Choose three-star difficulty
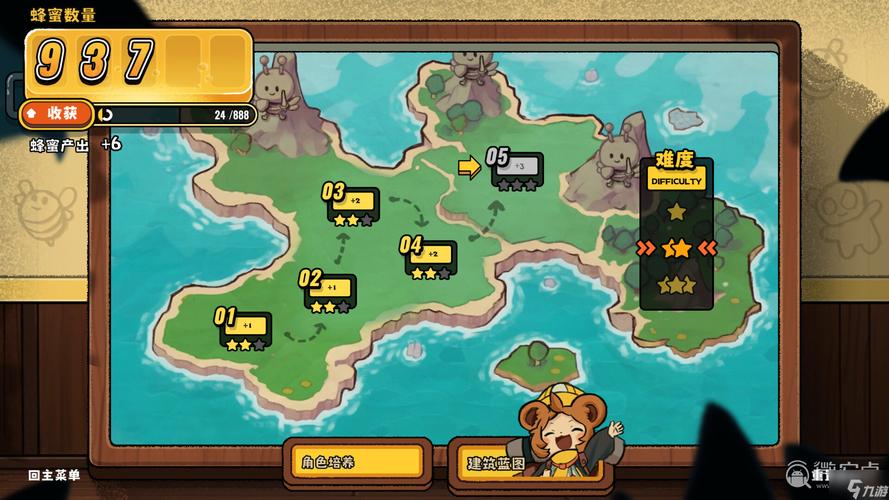The width and height of the screenshot is (889, 500). tap(677, 285)
